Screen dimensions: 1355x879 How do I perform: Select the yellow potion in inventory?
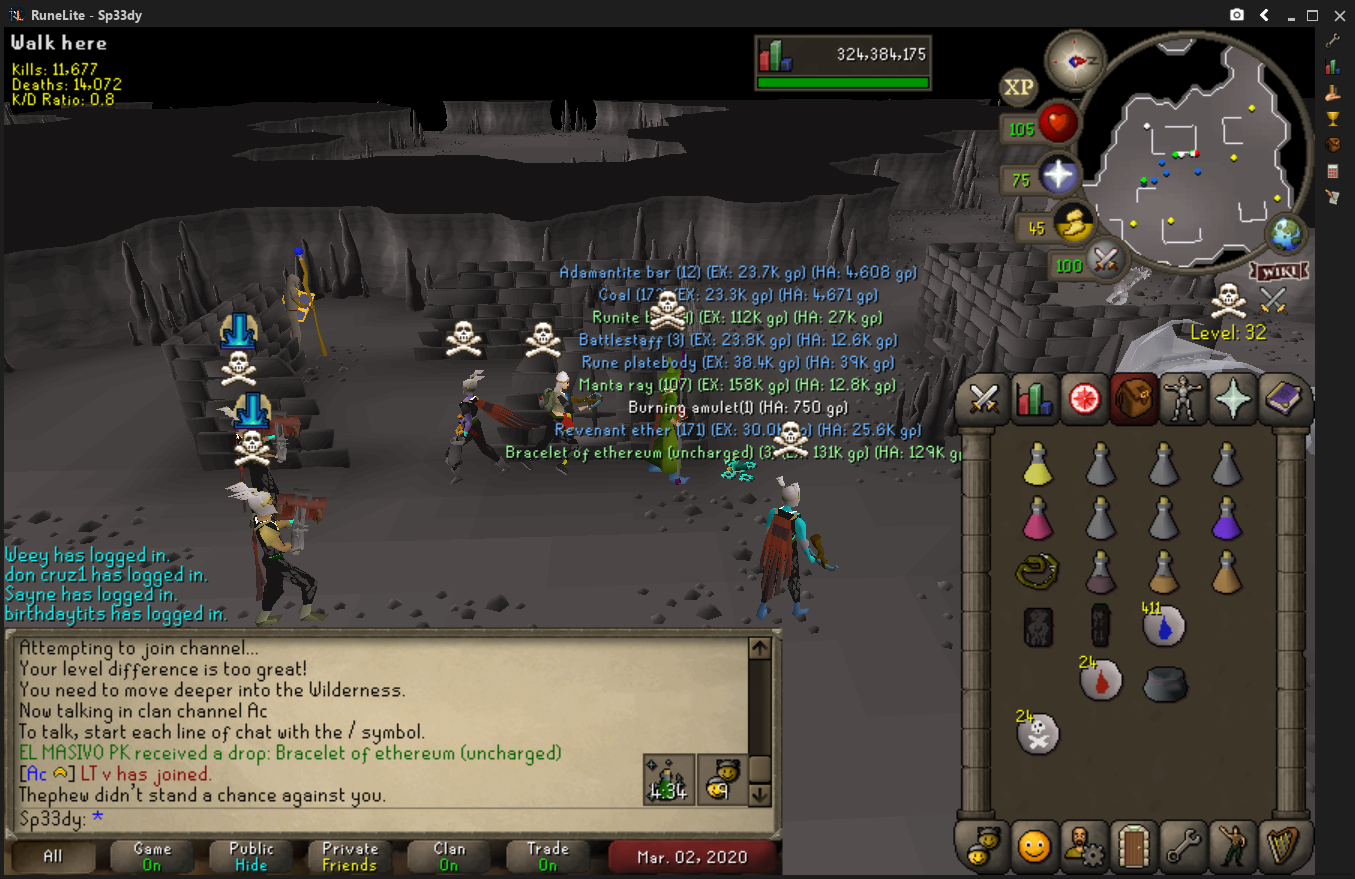[1038, 465]
